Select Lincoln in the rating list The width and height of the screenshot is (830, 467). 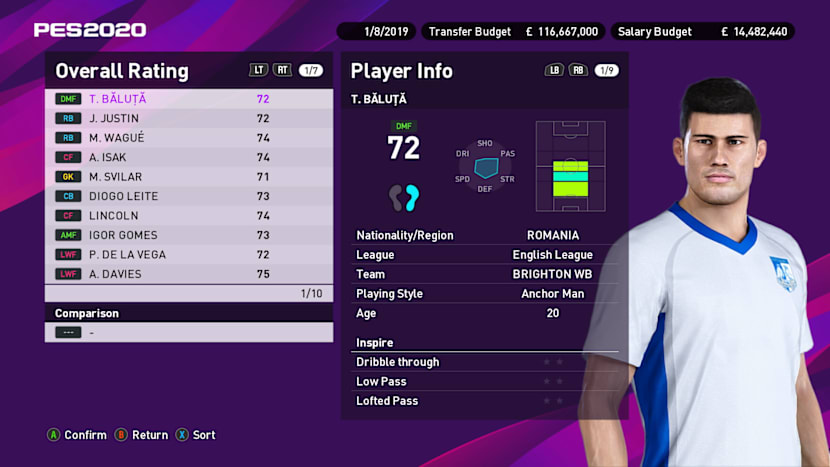pyautogui.click(x=189, y=216)
